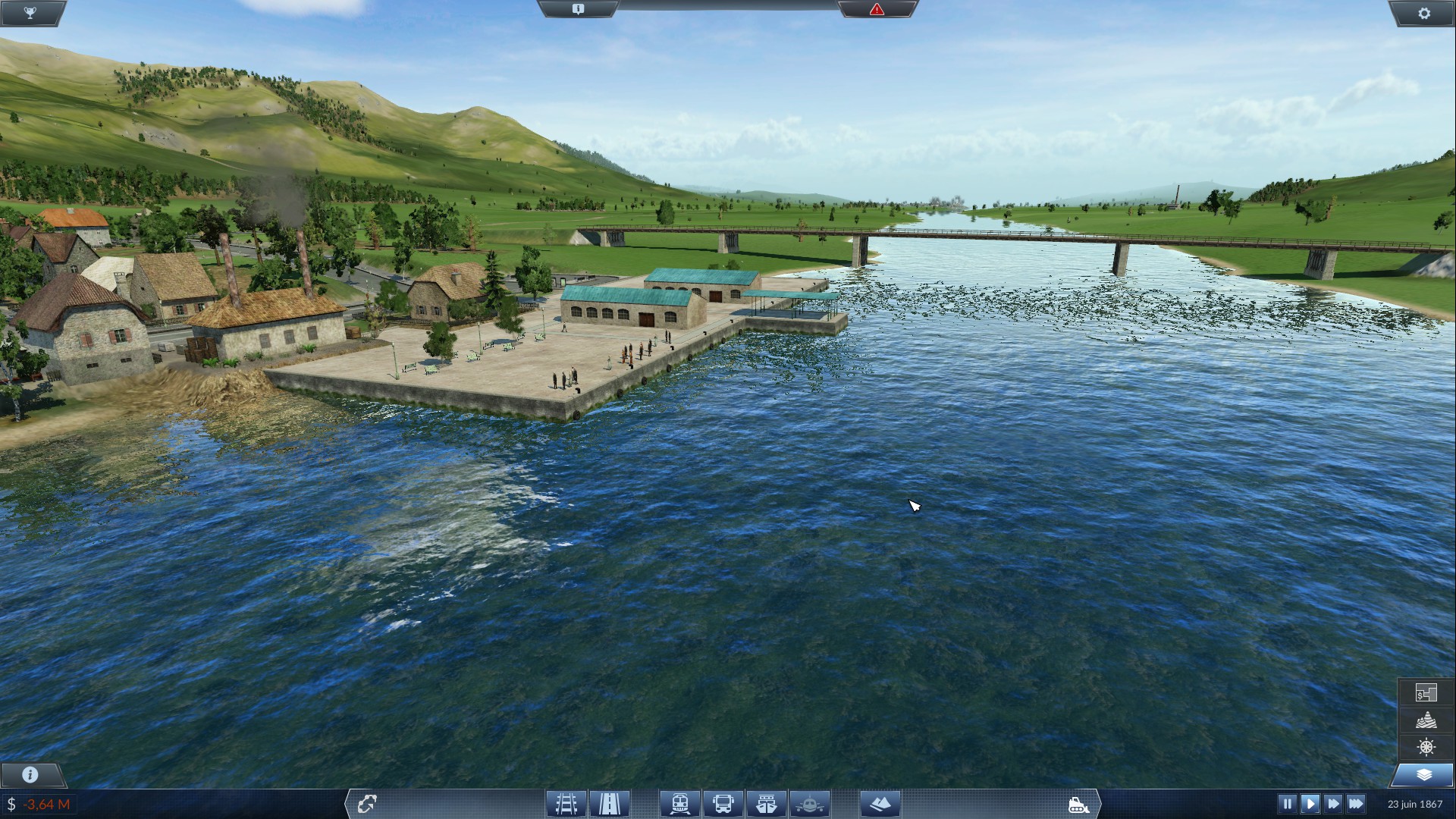The image size is (1456, 819).
Task: Open the train station build menu
Action: (679, 803)
